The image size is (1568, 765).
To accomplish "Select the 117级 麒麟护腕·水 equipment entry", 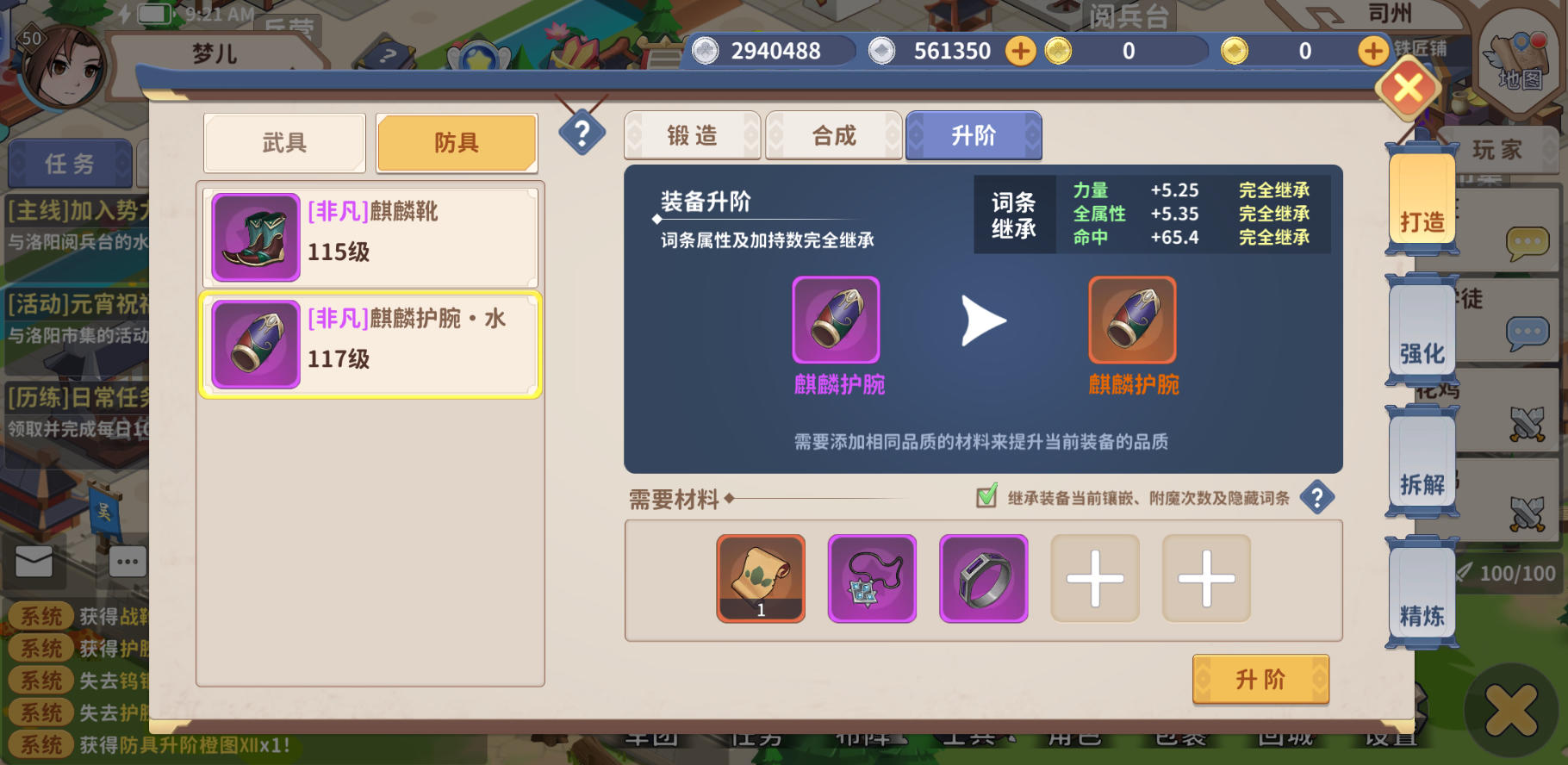I will (x=370, y=343).
